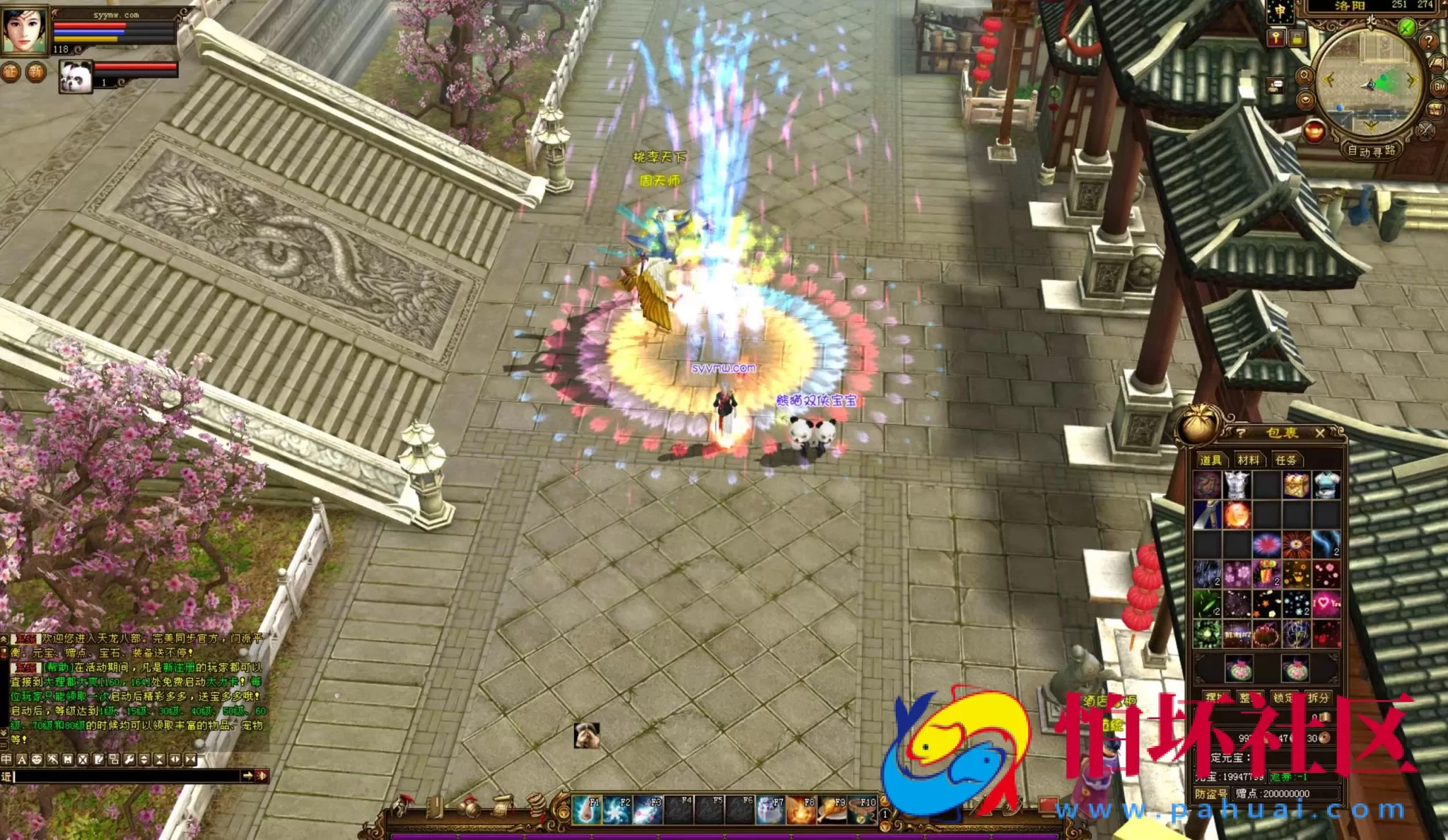1448x840 pixels.
Task: Click the treasure chest icon under the GM button
Action: click(1435, 108)
